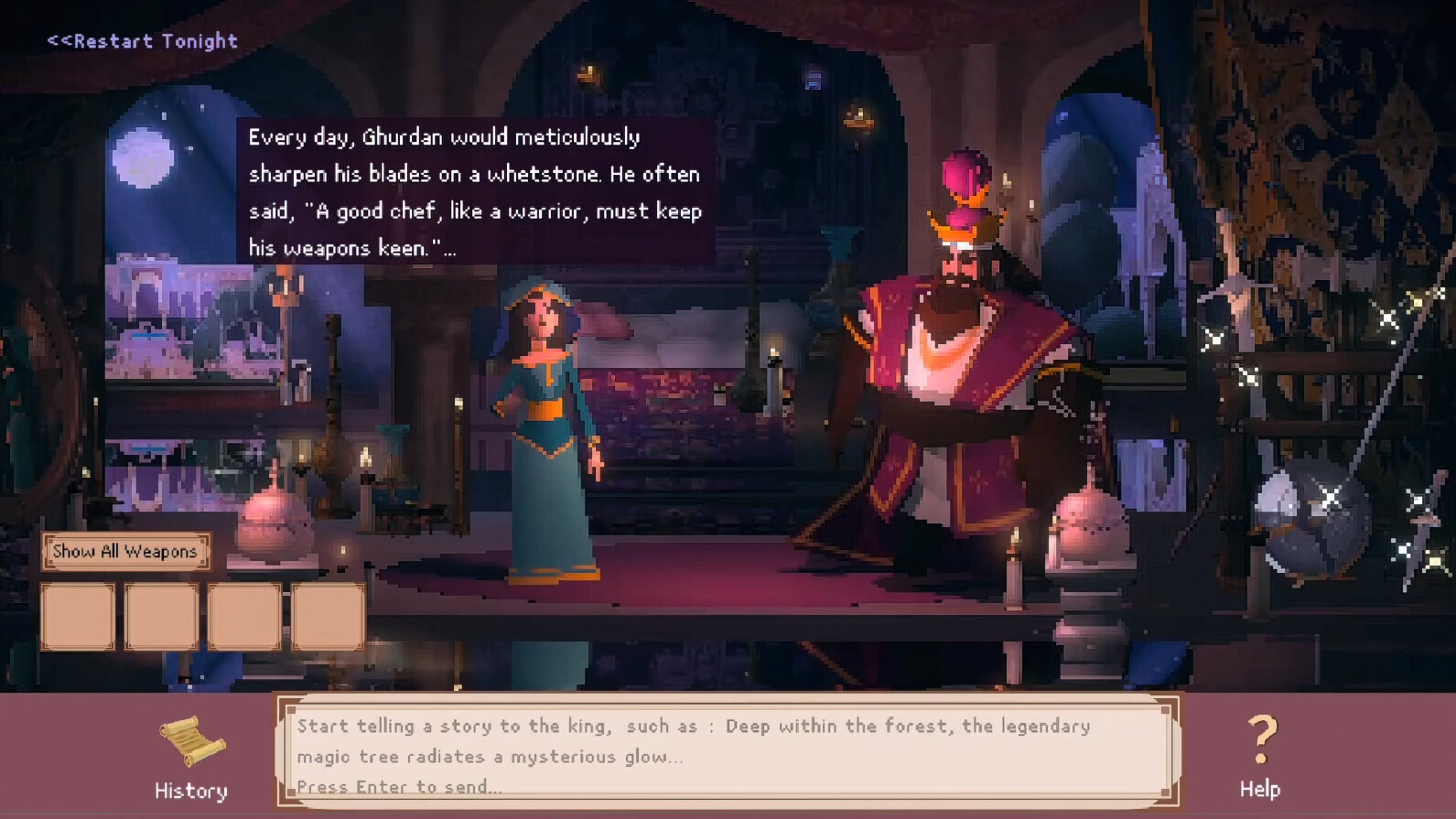This screenshot has width=1456, height=819.
Task: Toggle Show All Weapons
Action: pyautogui.click(x=125, y=551)
